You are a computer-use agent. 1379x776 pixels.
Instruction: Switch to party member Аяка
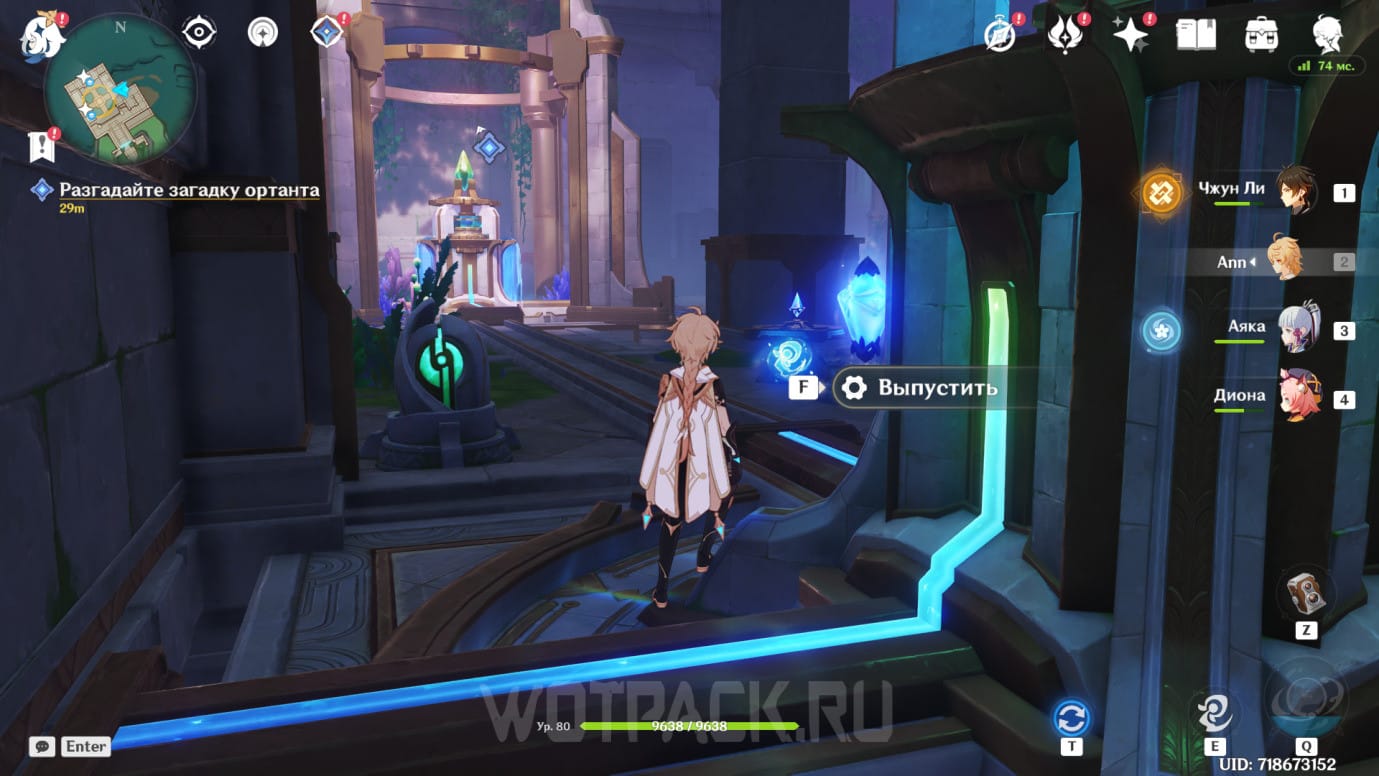coord(1296,329)
